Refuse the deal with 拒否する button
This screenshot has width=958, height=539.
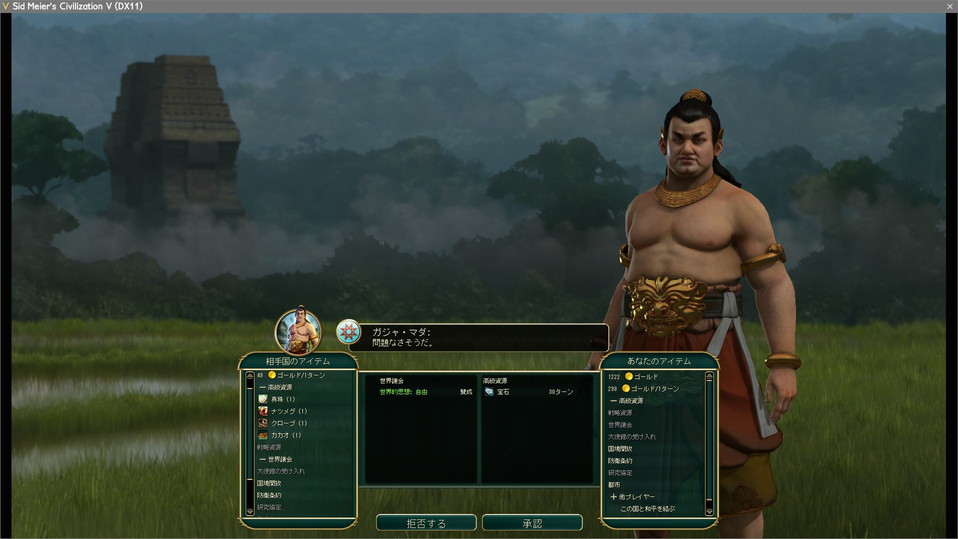[x=425, y=523]
